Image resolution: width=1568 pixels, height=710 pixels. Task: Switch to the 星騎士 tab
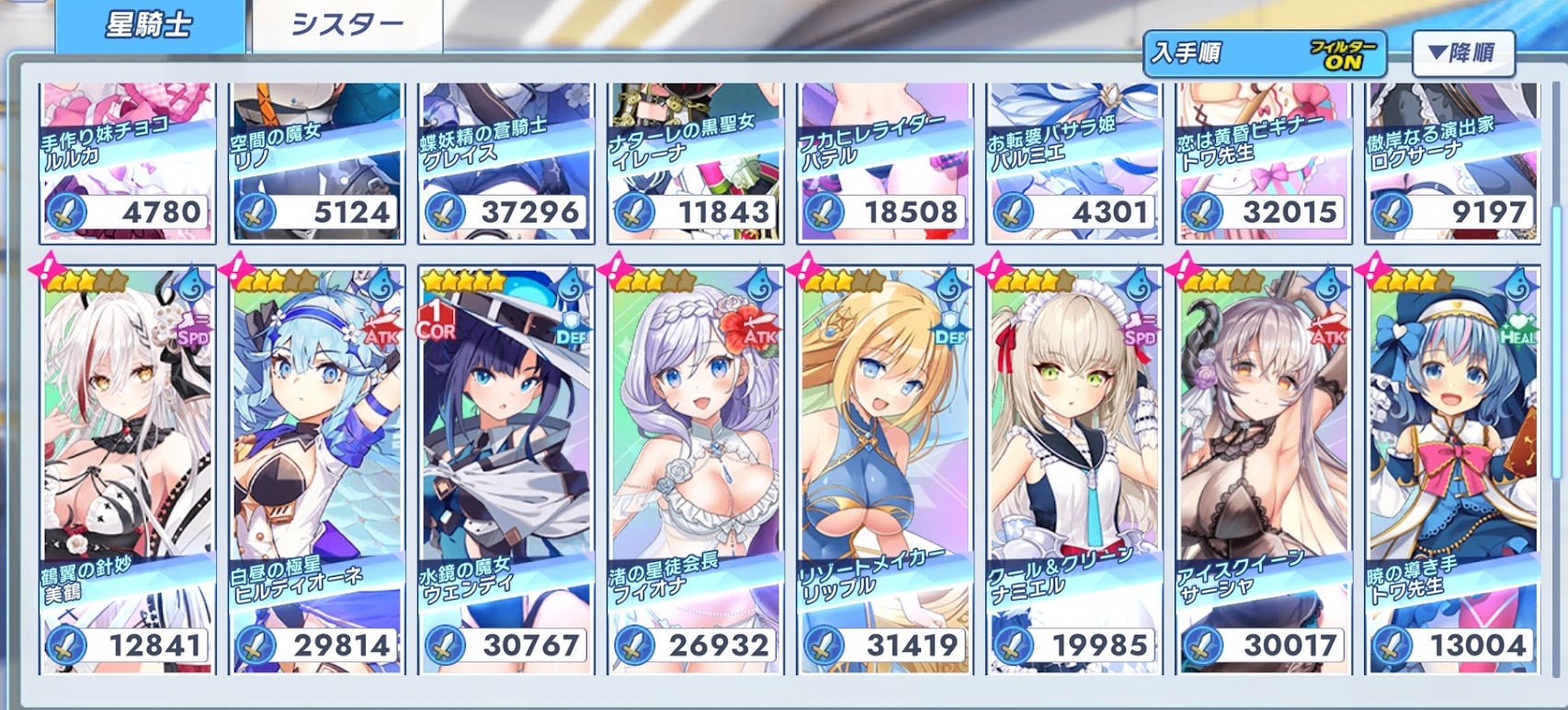149,26
